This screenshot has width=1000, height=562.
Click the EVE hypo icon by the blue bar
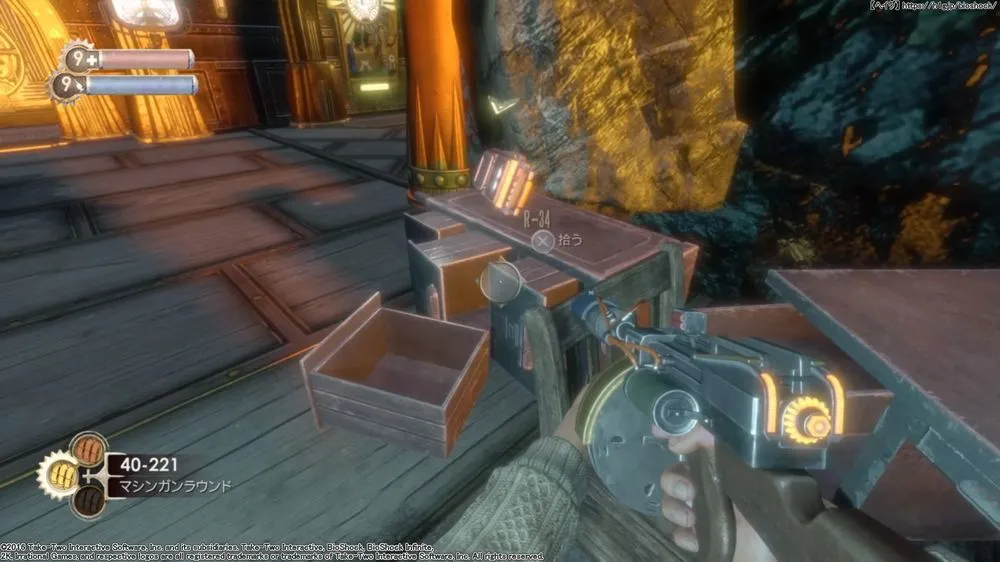[69, 86]
